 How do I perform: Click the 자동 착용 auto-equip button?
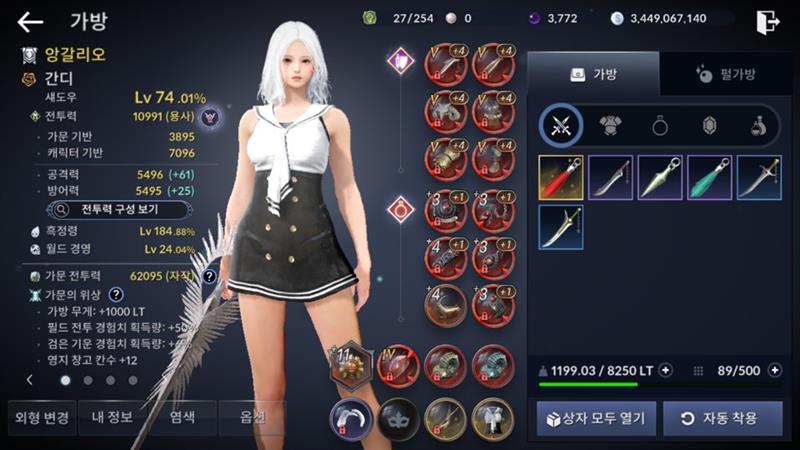click(722, 417)
